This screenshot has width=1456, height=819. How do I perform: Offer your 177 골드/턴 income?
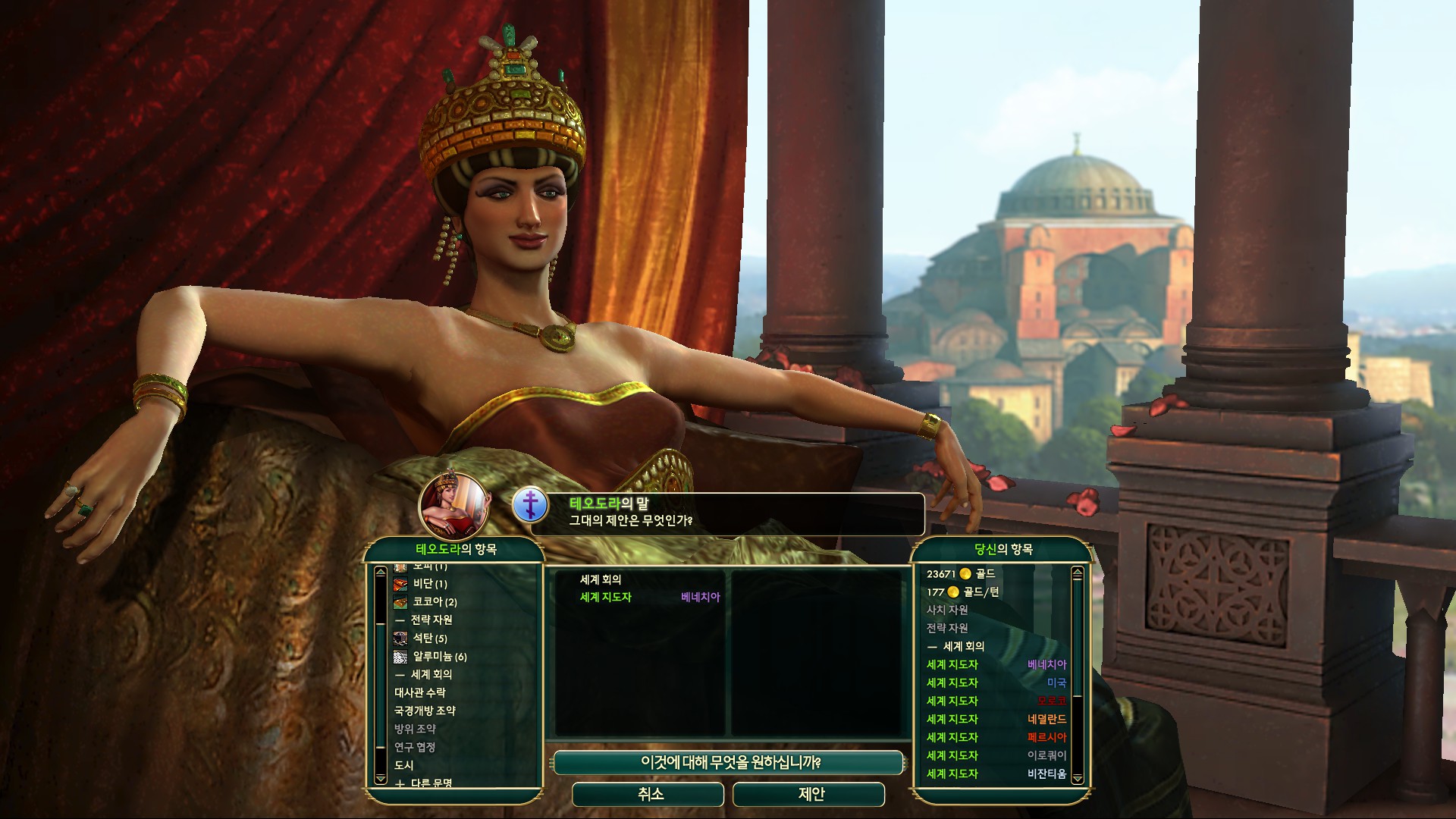pos(963,592)
